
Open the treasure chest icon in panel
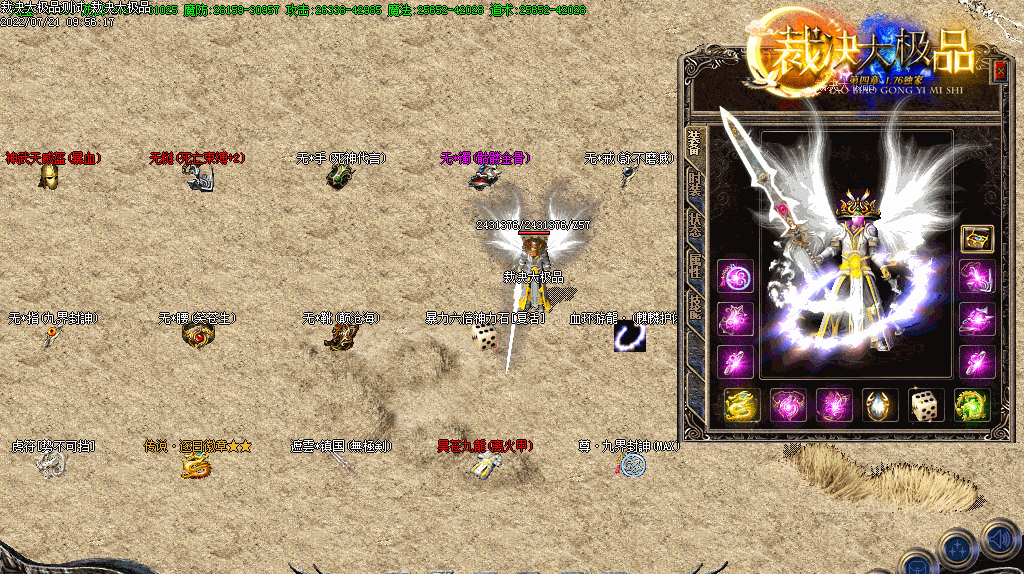tap(977, 239)
